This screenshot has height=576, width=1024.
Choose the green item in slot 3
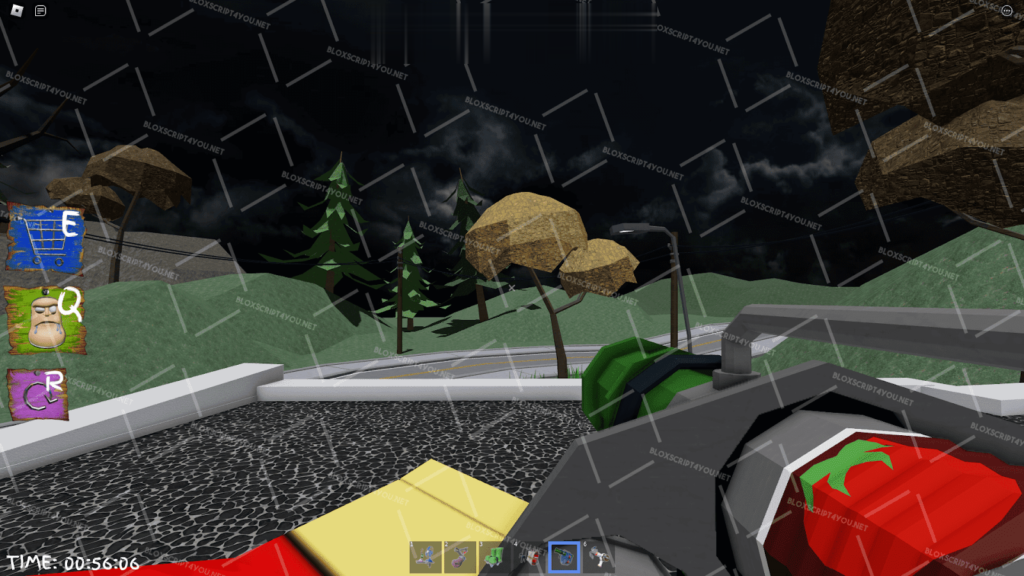click(494, 556)
